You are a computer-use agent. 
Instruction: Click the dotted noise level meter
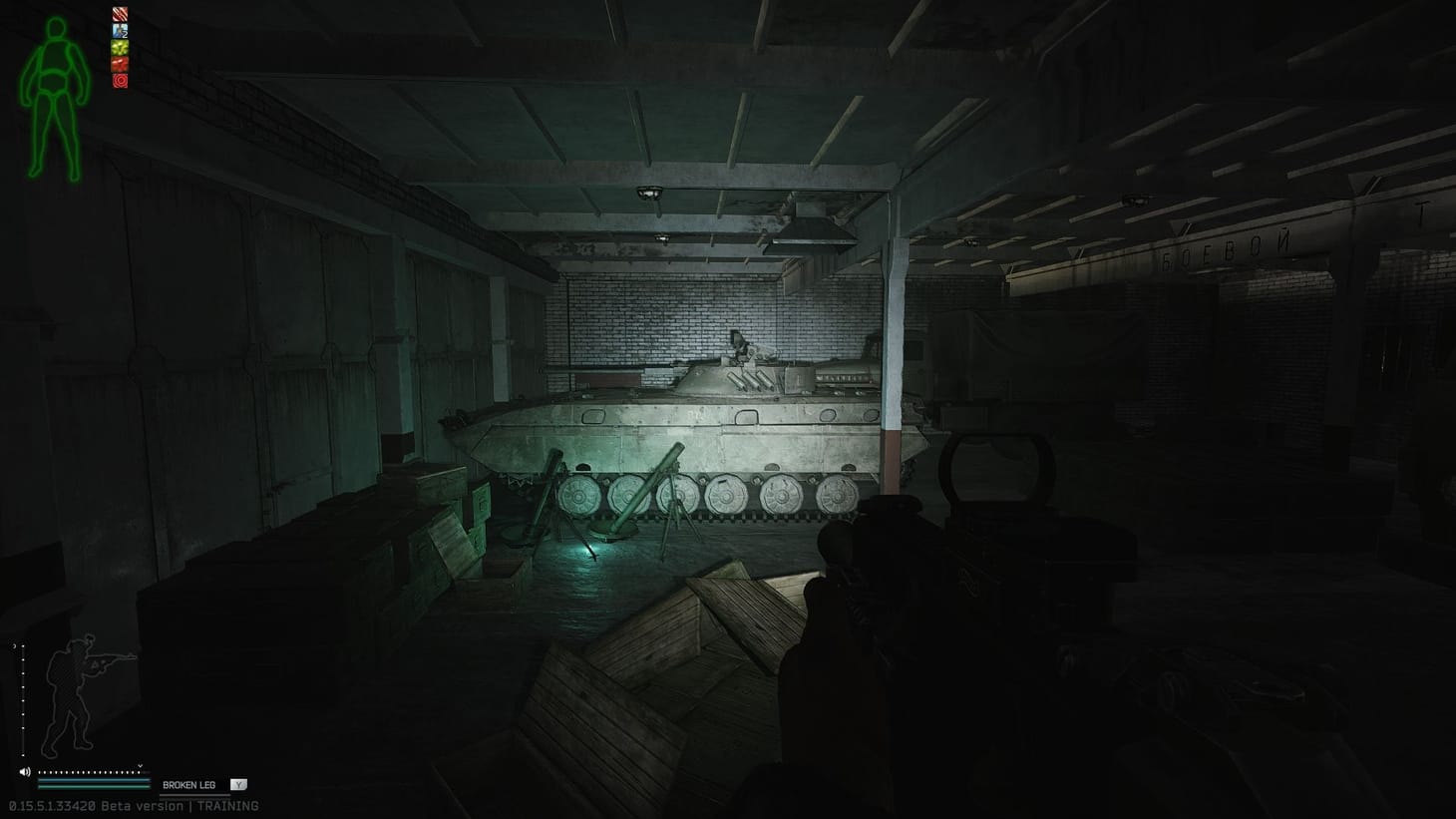(90, 772)
